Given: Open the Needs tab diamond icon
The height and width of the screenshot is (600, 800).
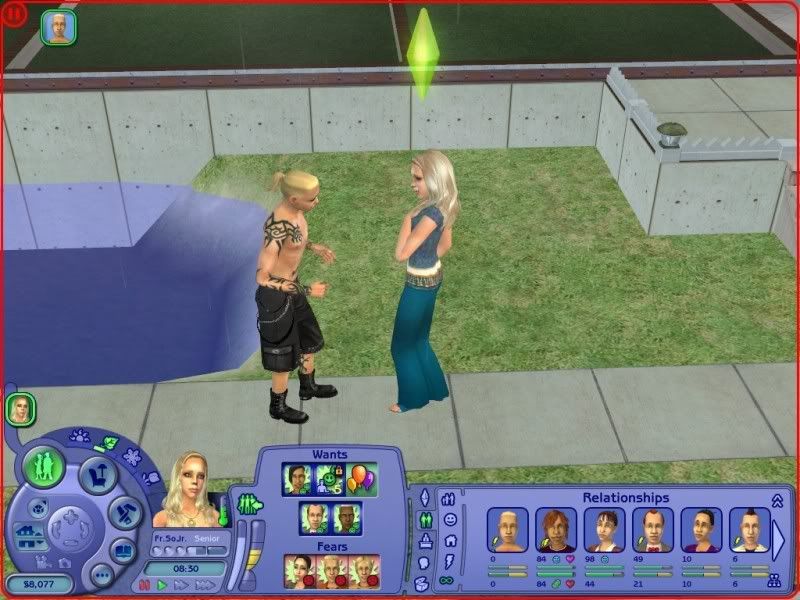Looking at the screenshot, I should (x=423, y=497).
